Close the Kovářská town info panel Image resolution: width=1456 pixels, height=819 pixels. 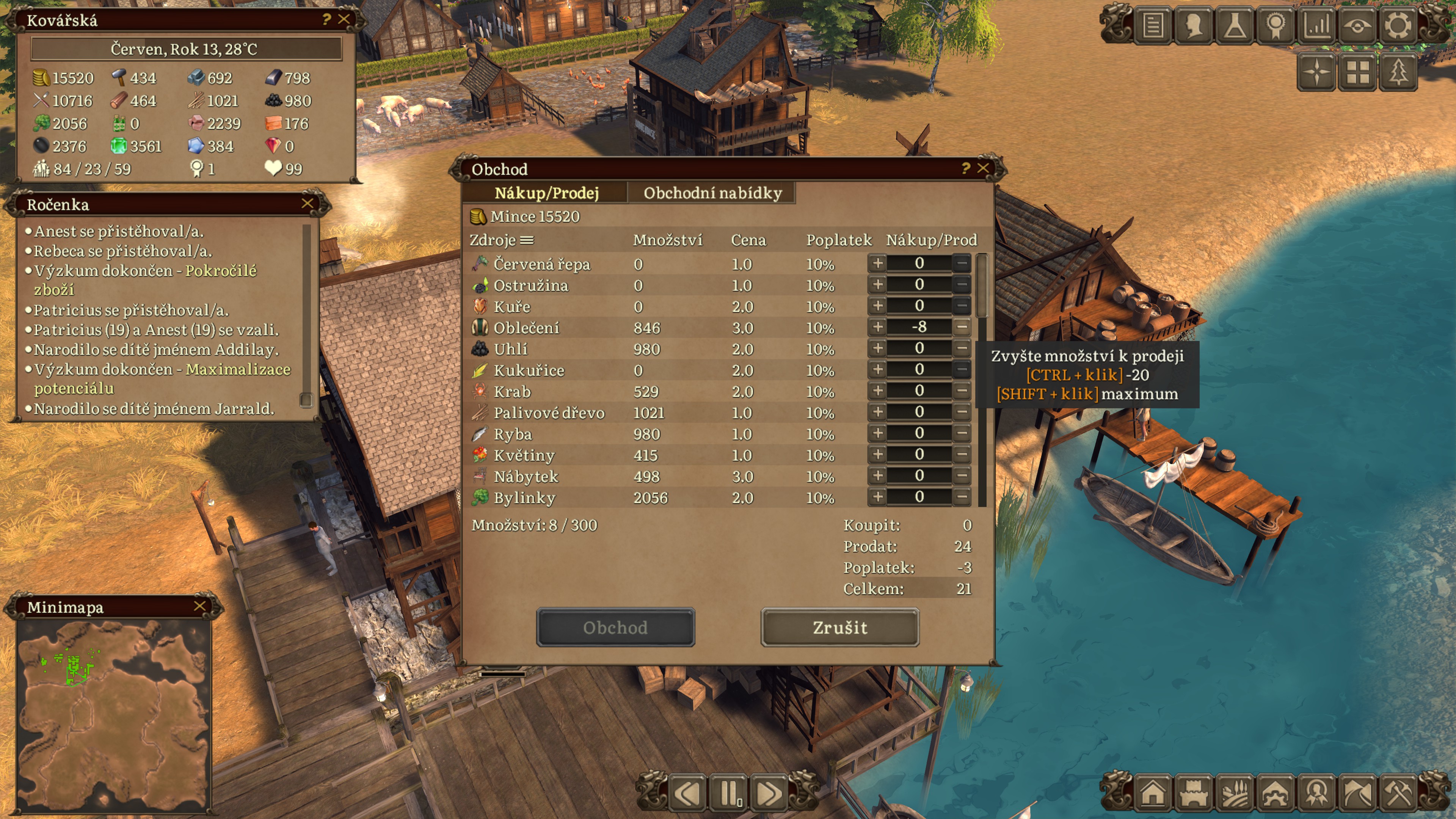click(x=344, y=19)
